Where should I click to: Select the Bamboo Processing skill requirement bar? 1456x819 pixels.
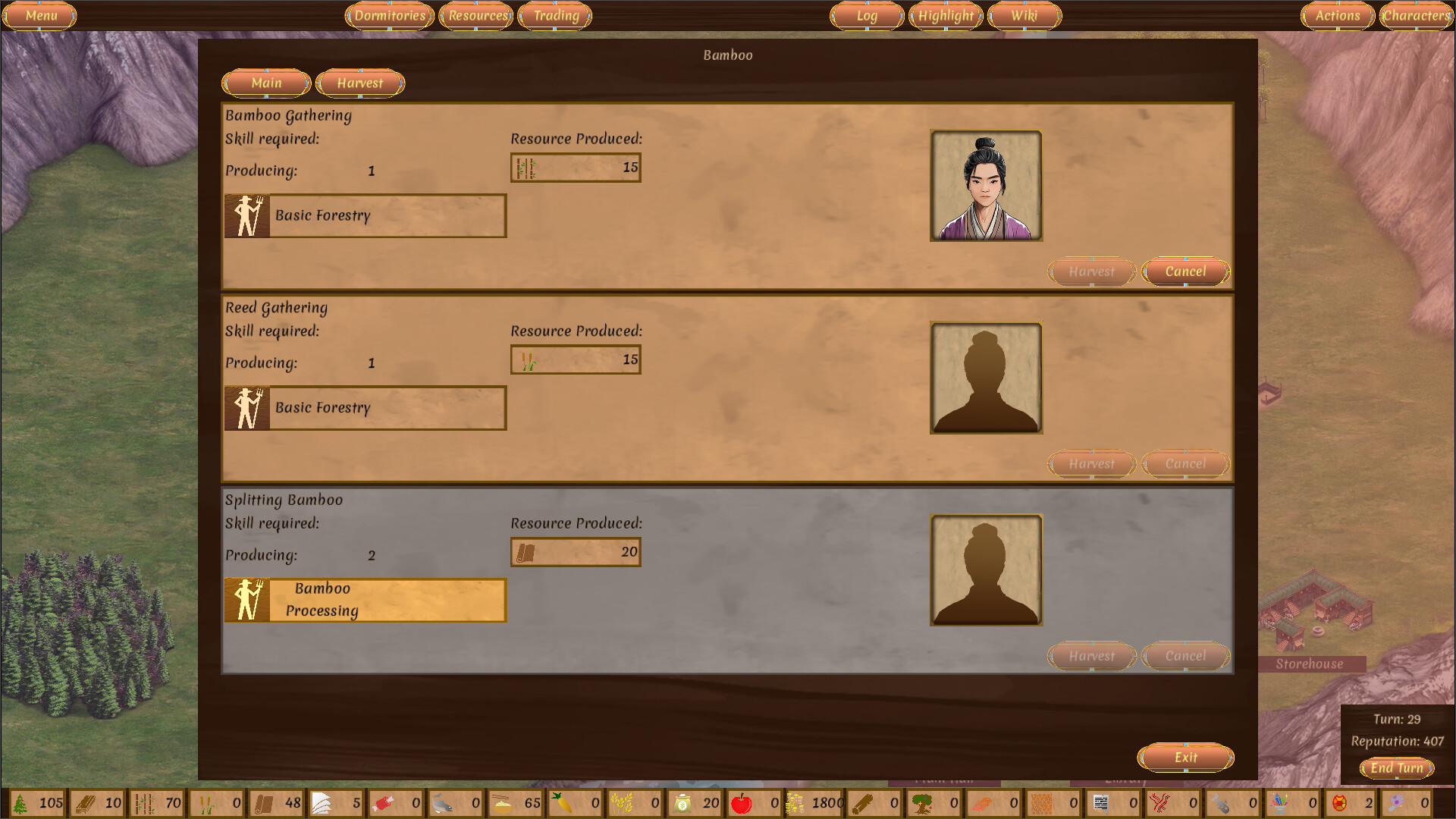click(x=366, y=600)
